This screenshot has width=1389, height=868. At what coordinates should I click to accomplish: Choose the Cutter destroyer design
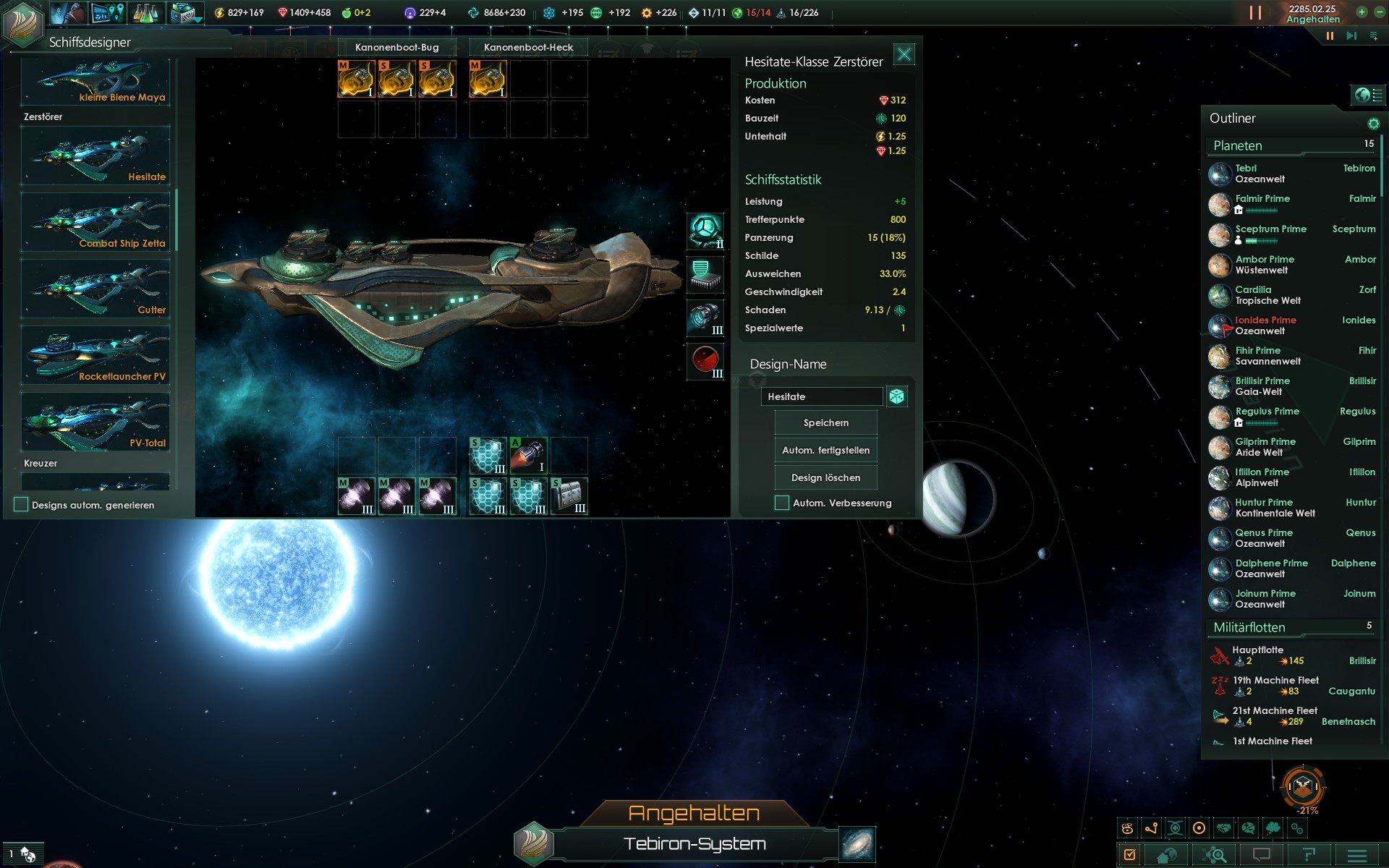coord(95,288)
